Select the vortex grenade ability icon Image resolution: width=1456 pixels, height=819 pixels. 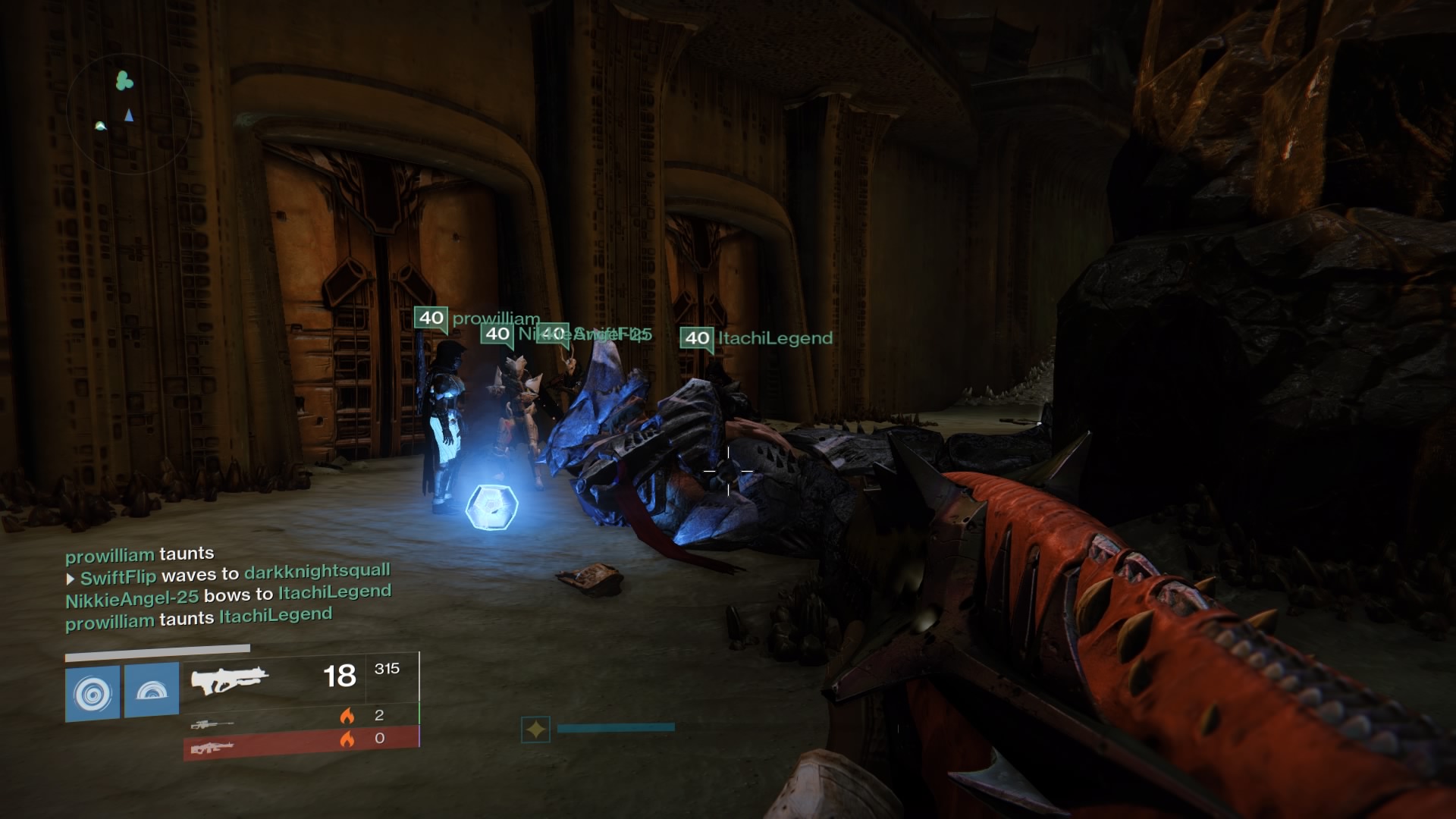tap(93, 692)
